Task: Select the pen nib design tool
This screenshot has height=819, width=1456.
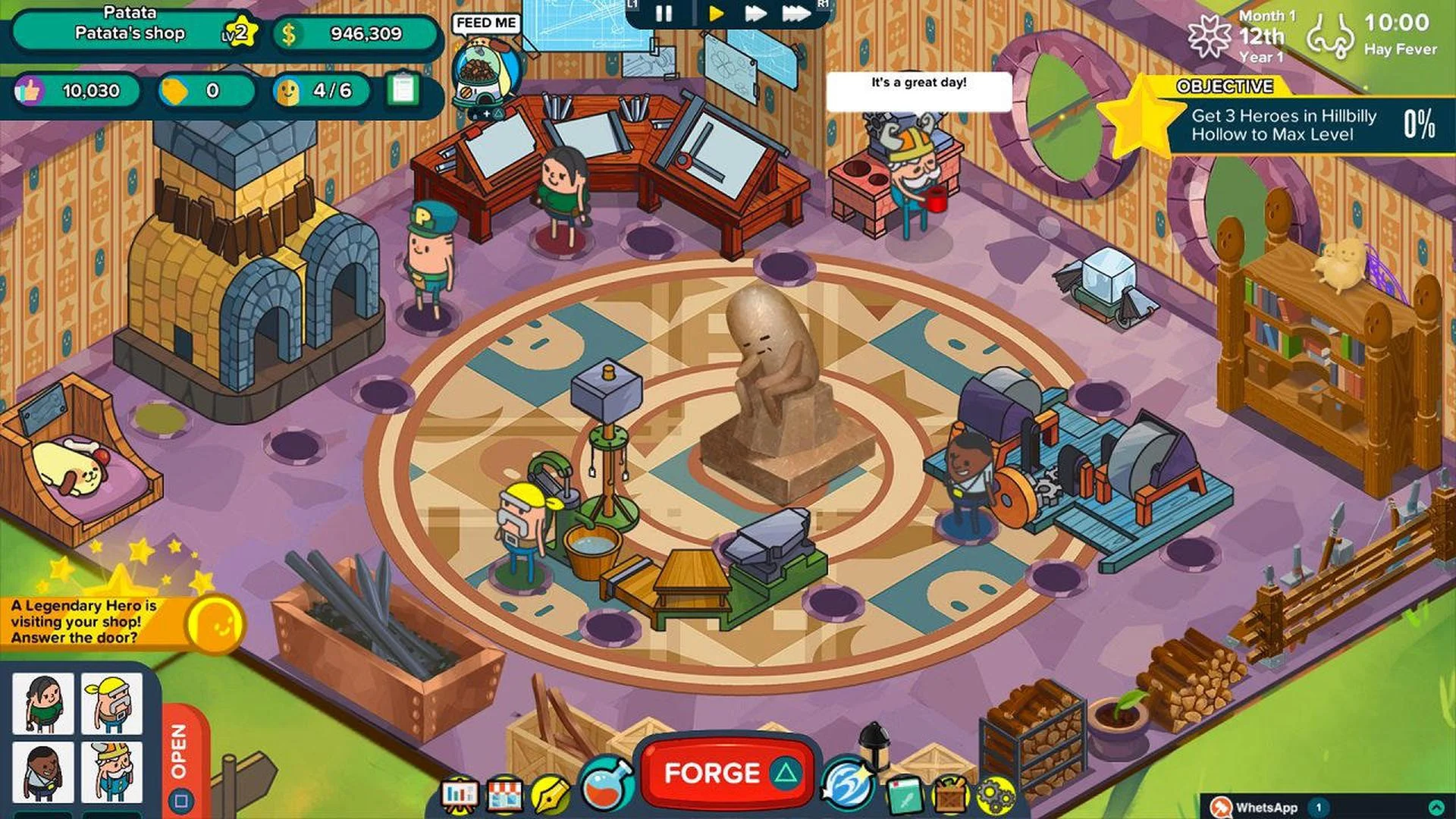Action: [550, 792]
